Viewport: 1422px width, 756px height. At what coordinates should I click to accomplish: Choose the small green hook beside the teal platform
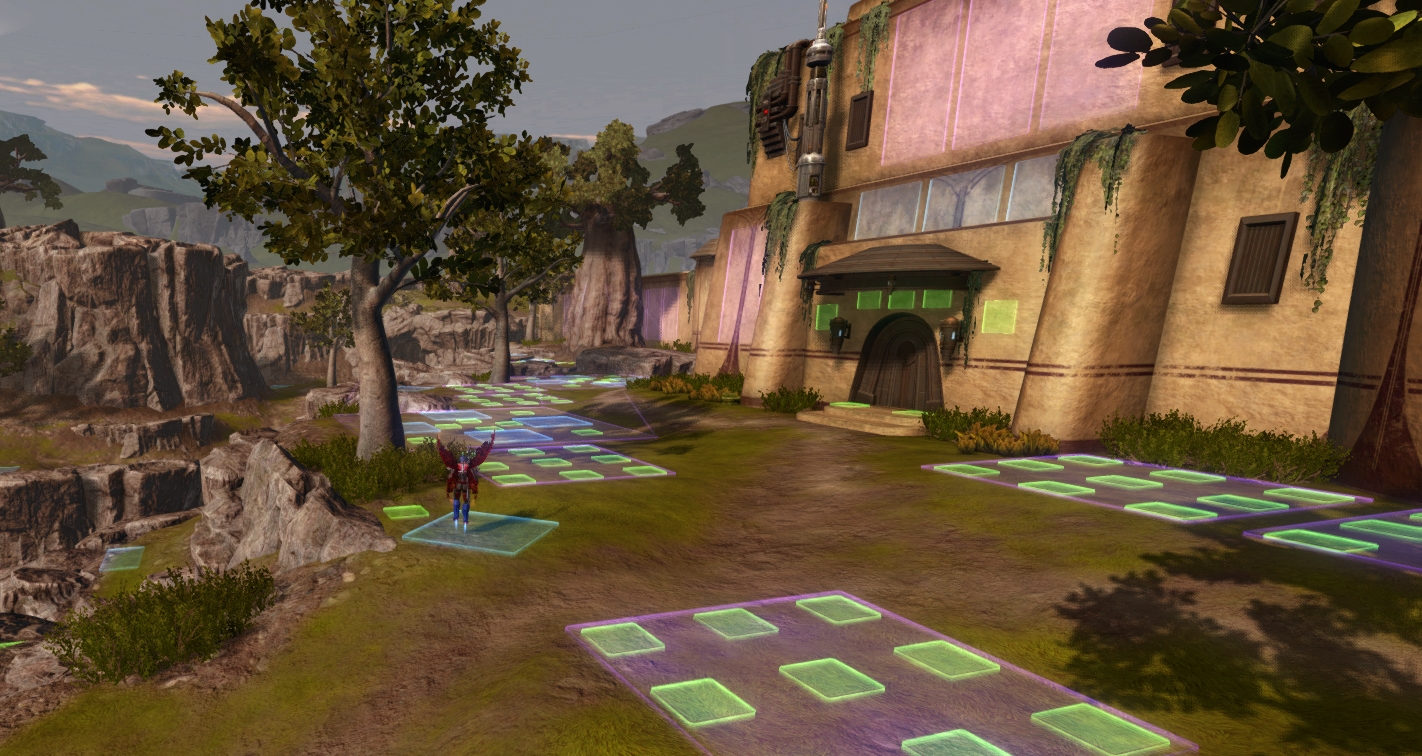[x=405, y=512]
